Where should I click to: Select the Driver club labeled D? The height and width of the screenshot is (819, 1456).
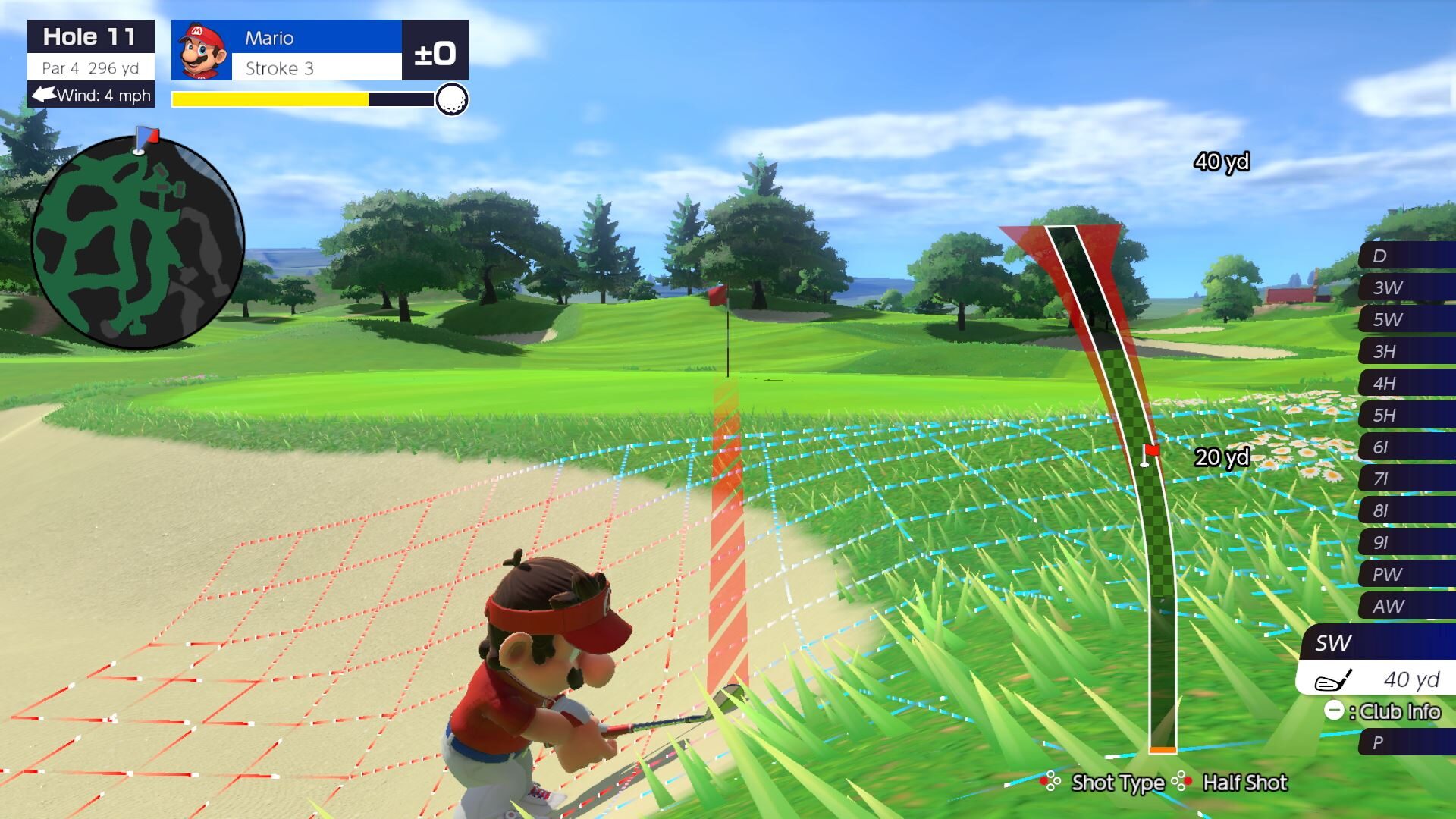pos(1405,256)
